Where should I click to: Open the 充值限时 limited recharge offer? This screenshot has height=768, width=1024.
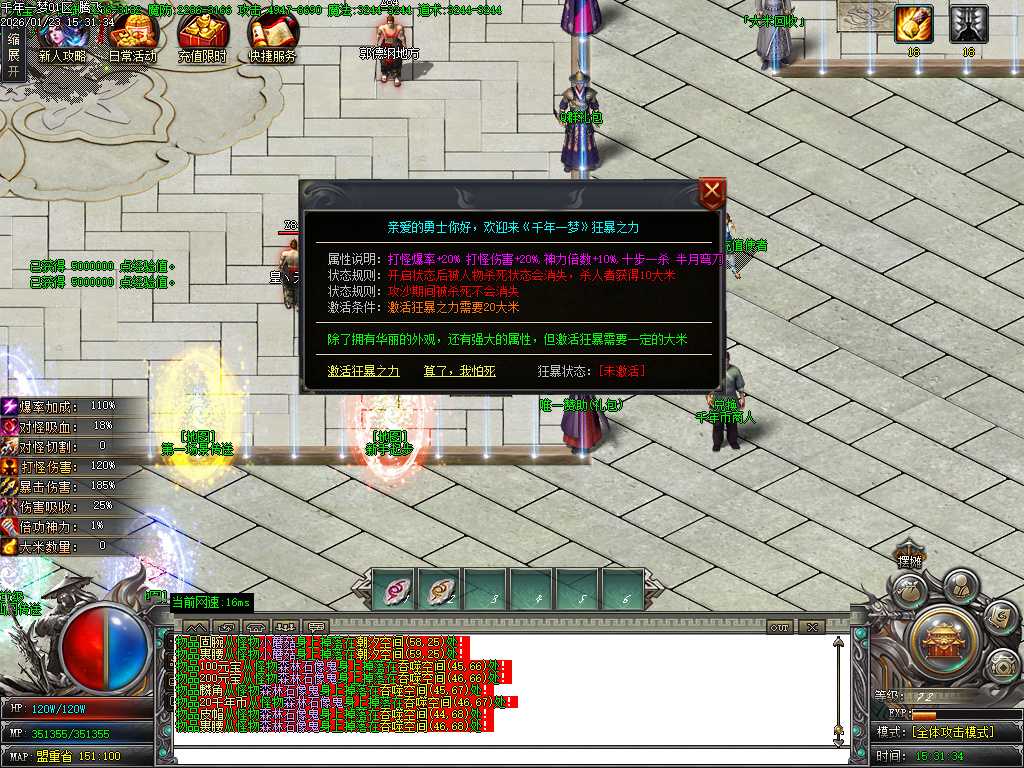tap(202, 40)
